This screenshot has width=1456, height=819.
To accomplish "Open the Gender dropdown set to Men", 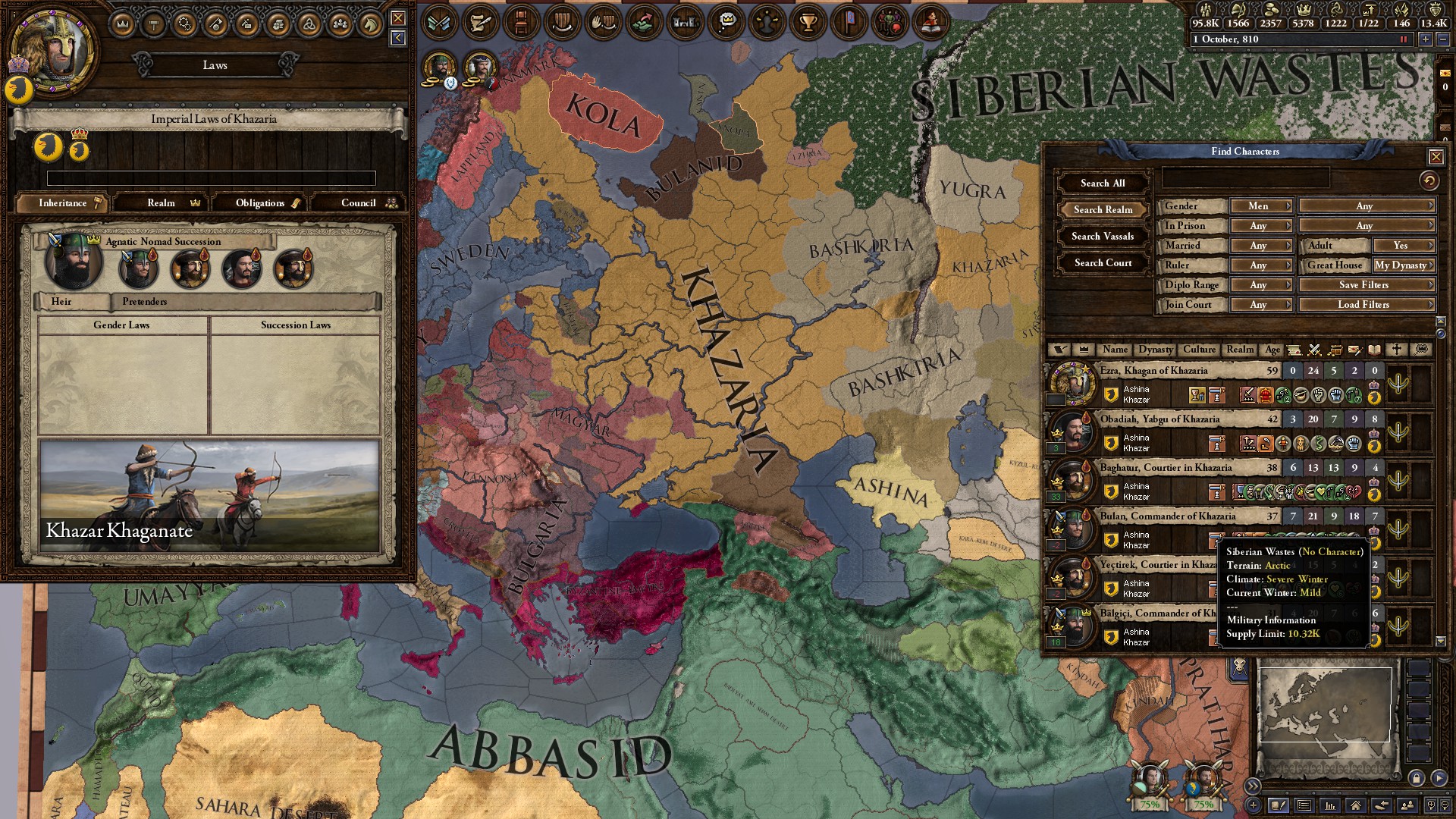I will (1261, 206).
